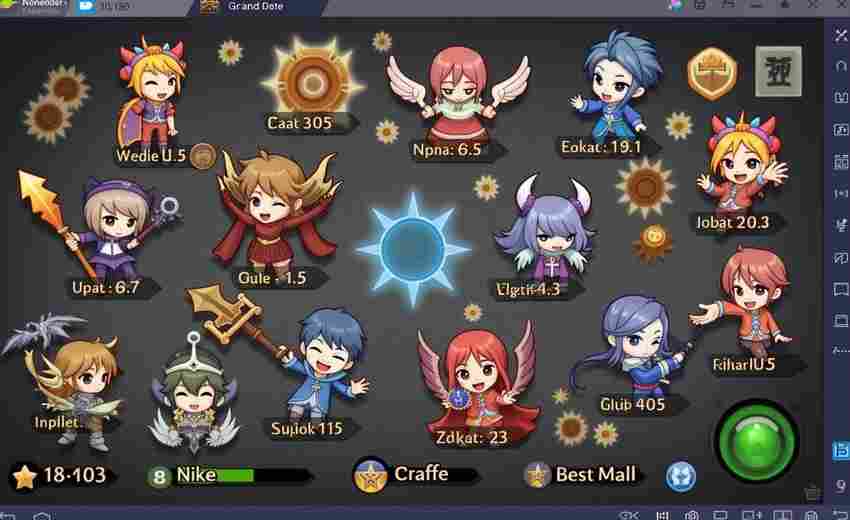Screen dimensions: 850x520
Task: Open the gold crown badge icon
Action: point(712,73)
